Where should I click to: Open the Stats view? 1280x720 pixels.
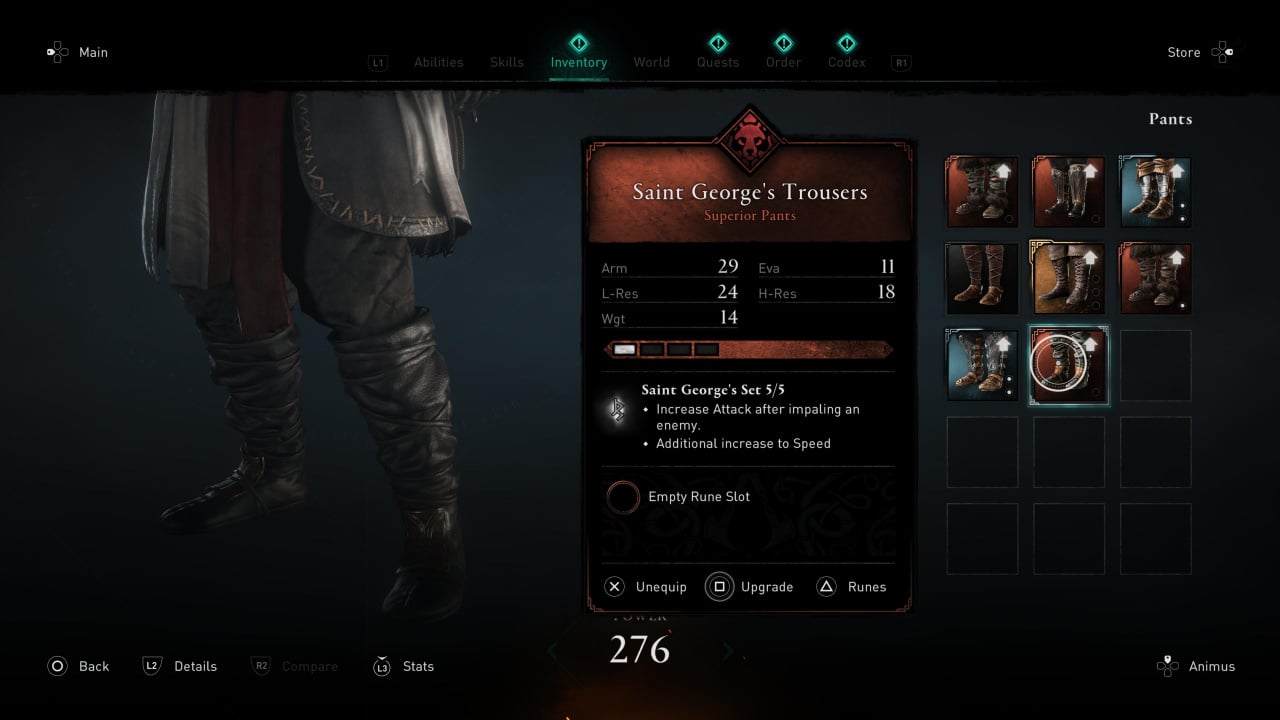tap(404, 666)
